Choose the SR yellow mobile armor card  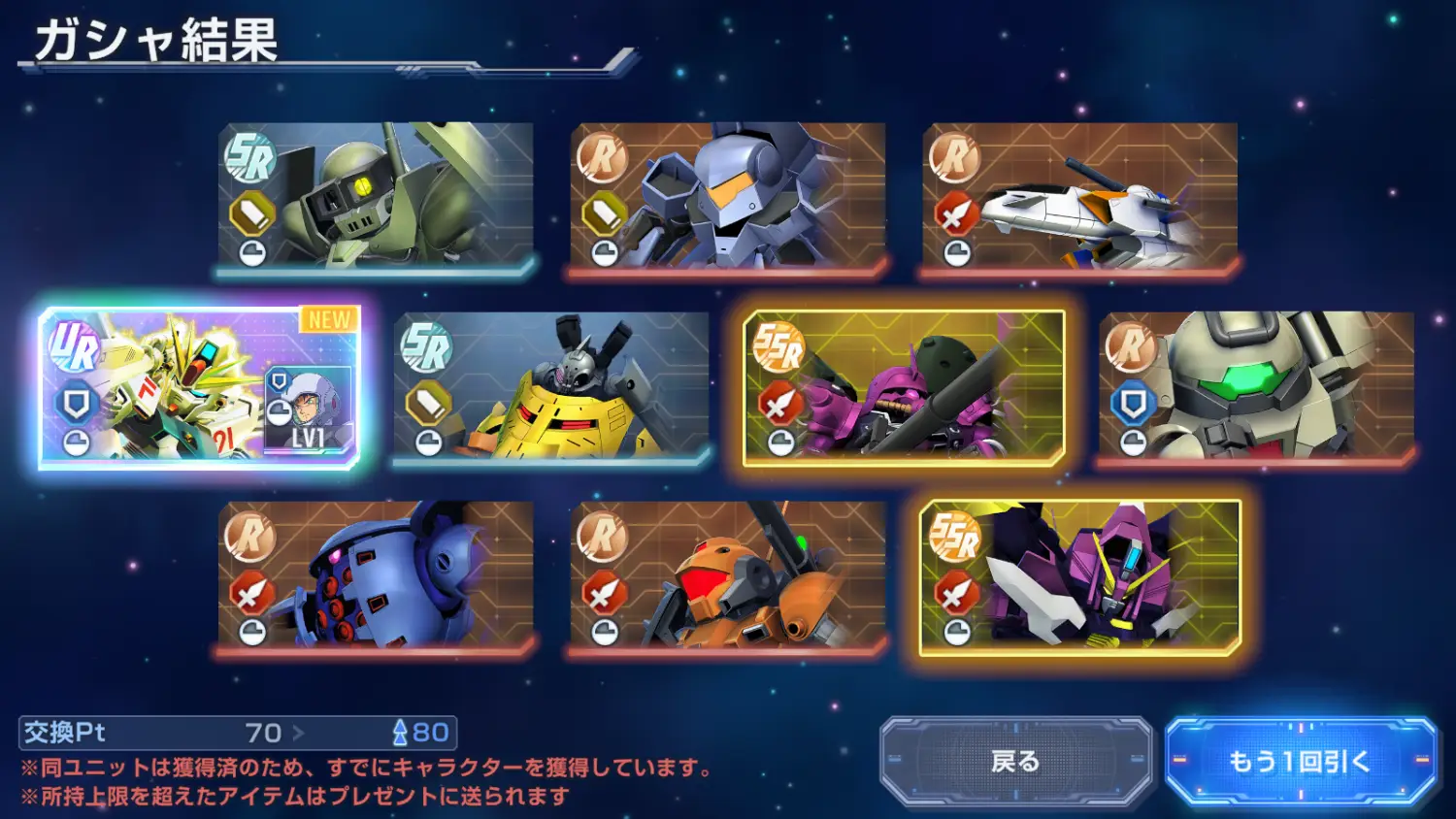click(x=551, y=387)
